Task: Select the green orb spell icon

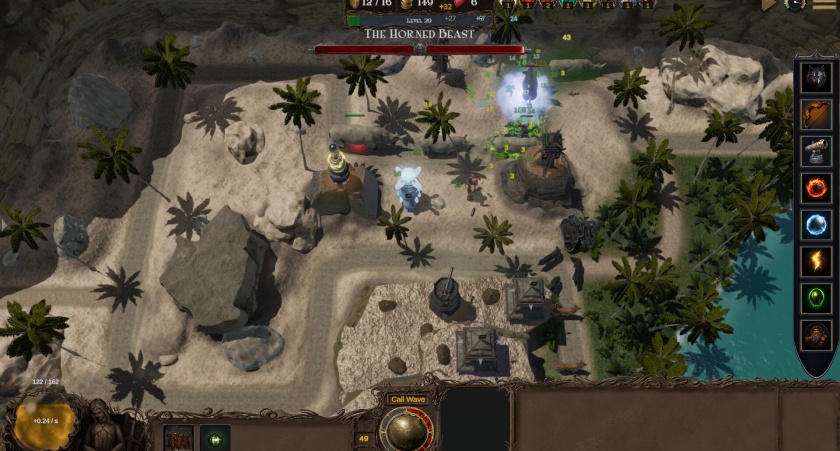Action: pyautogui.click(x=816, y=298)
